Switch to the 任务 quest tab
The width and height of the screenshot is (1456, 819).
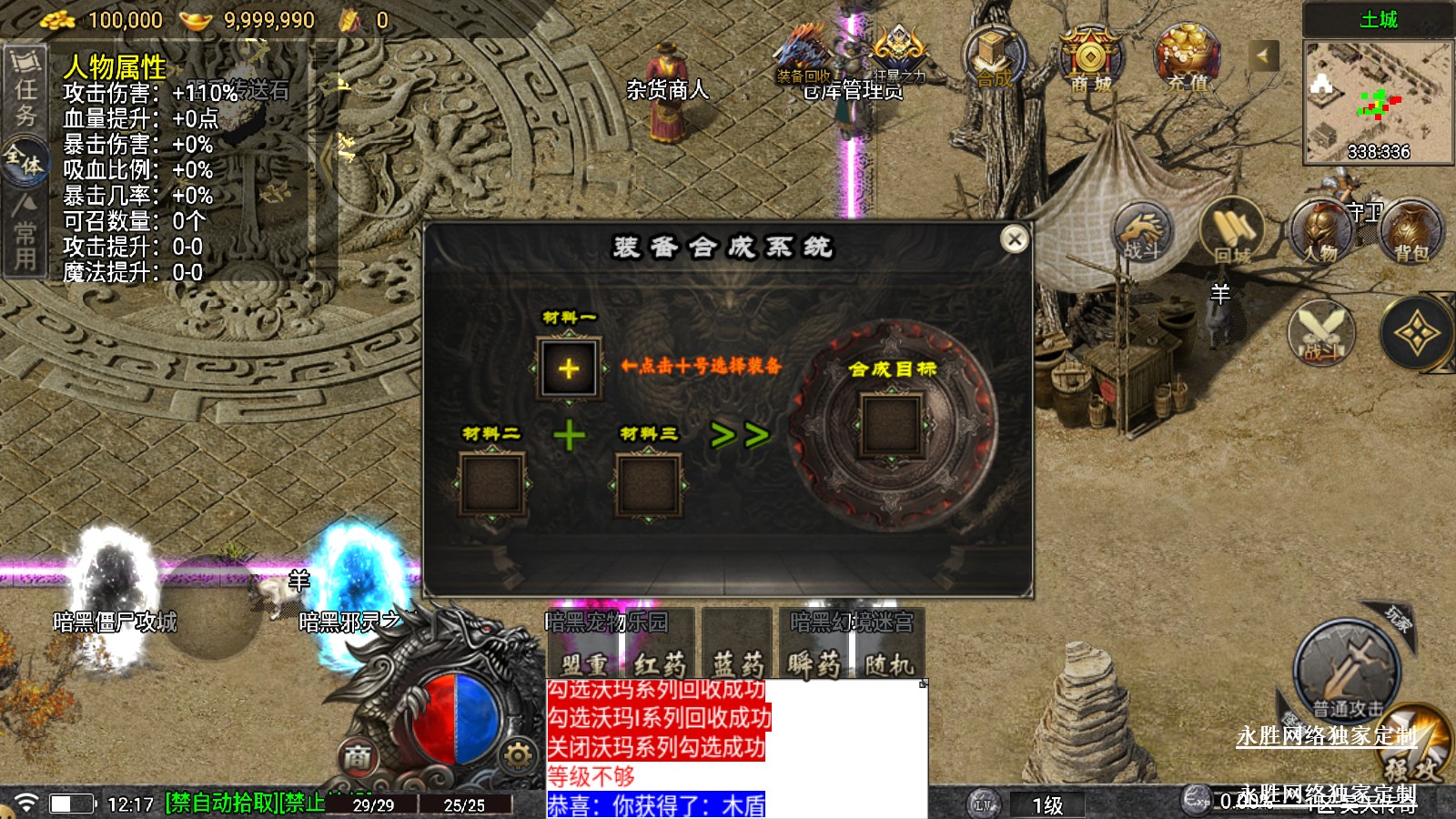pyautogui.click(x=25, y=91)
